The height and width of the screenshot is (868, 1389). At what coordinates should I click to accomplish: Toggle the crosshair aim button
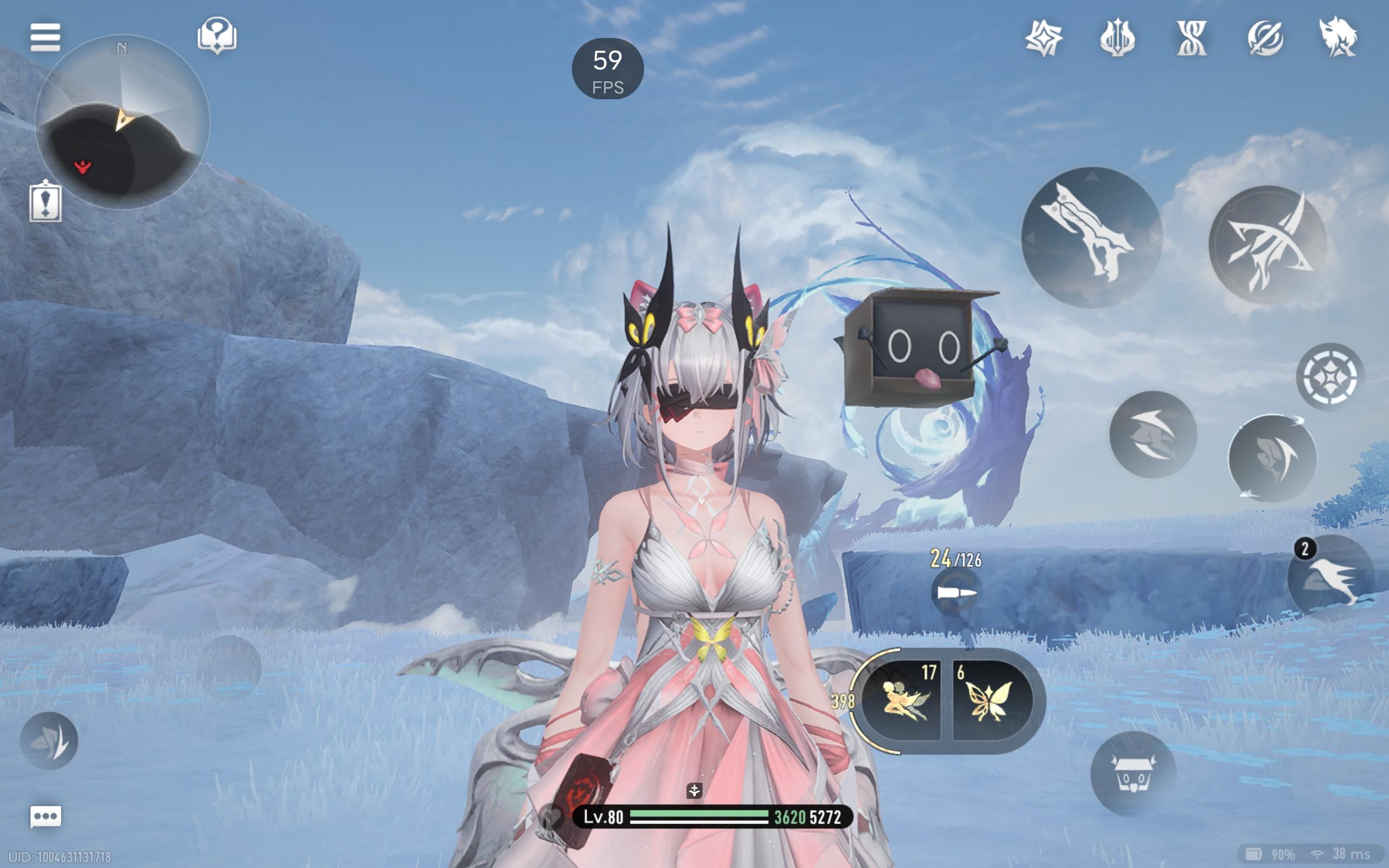(x=1329, y=376)
